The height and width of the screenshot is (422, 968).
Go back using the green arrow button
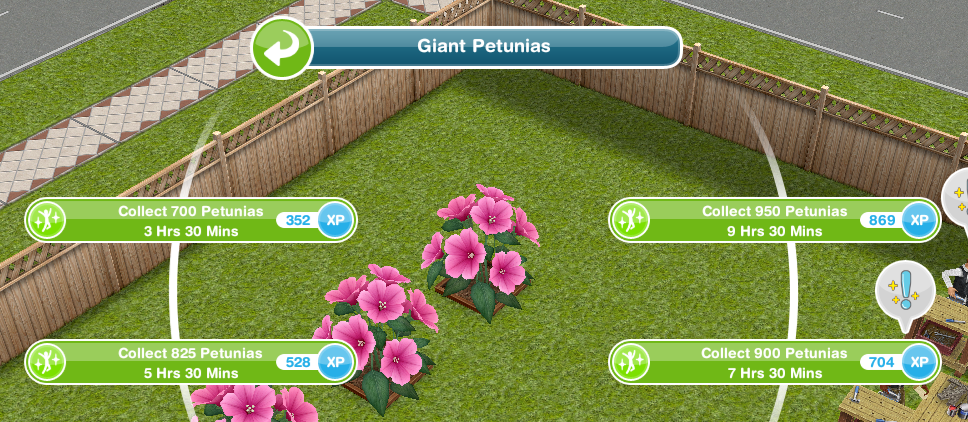click(x=282, y=49)
